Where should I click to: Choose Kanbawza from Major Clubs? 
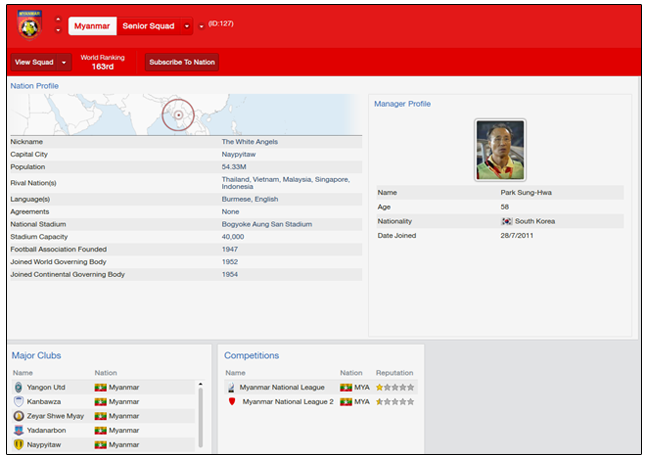click(44, 401)
